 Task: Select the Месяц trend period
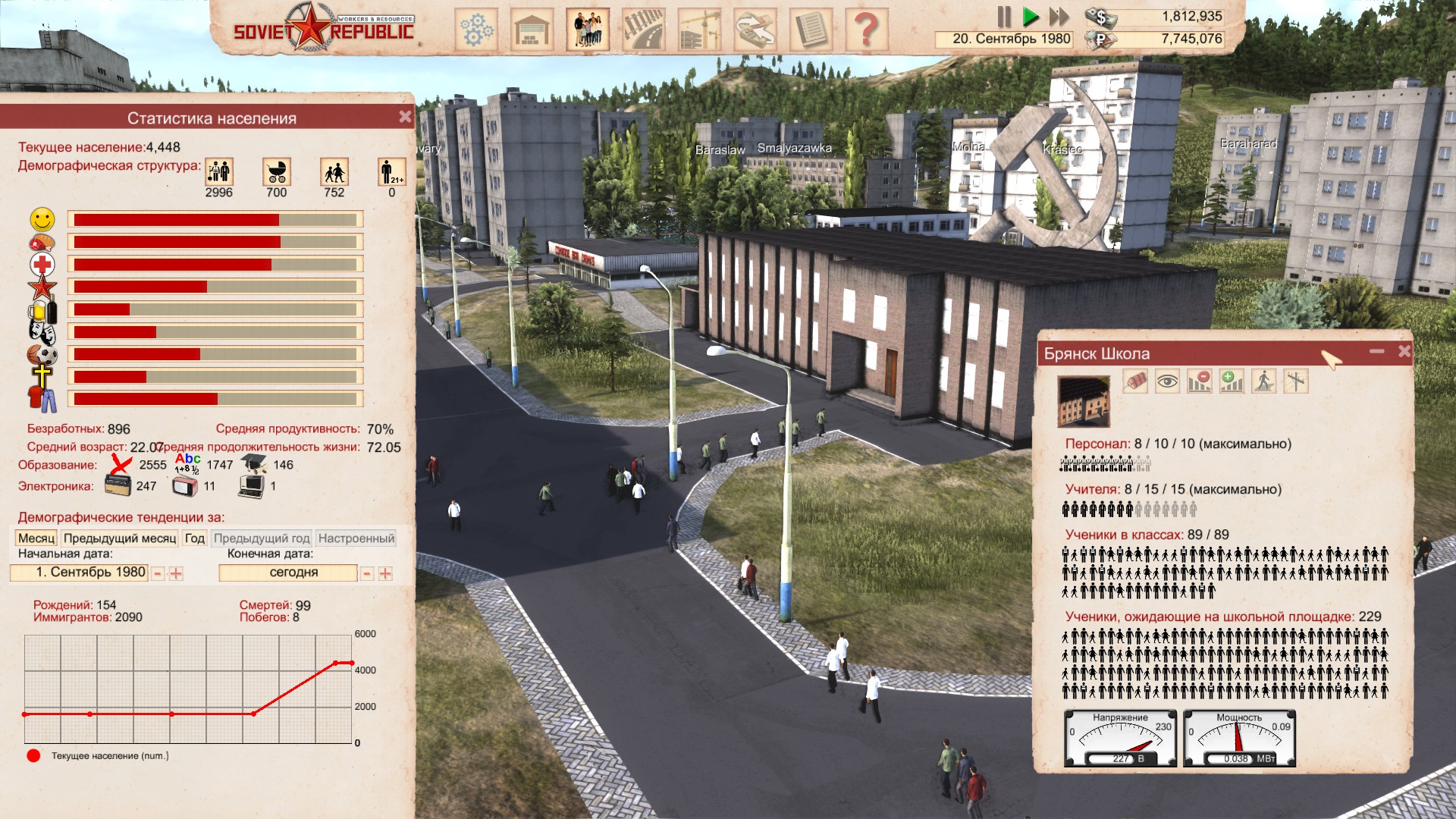point(36,538)
